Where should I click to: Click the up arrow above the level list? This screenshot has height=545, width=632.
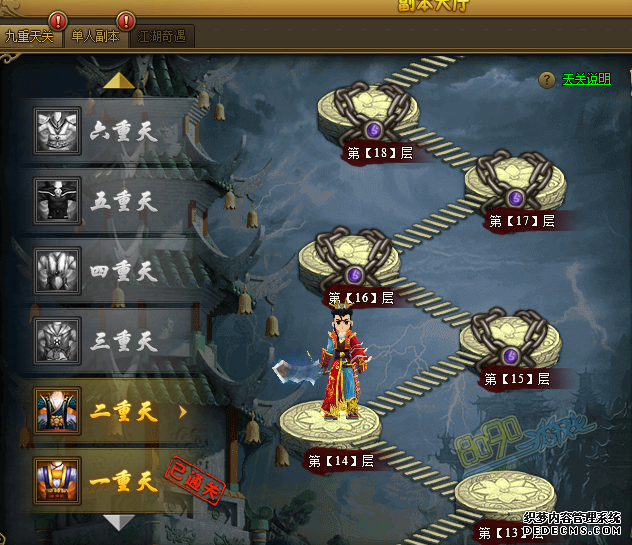click(x=119, y=81)
